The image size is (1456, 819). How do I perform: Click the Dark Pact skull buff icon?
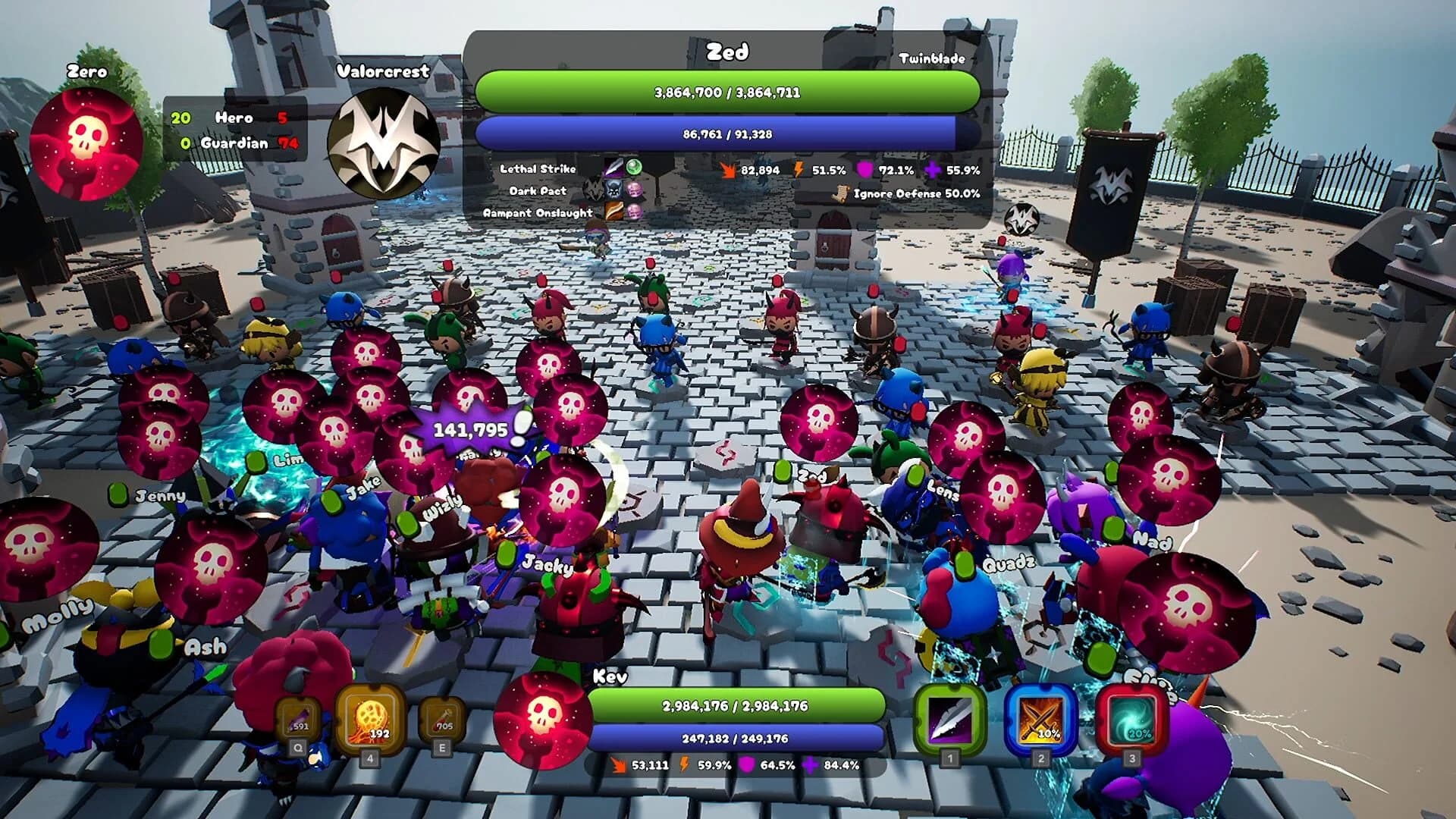pyautogui.click(x=611, y=189)
